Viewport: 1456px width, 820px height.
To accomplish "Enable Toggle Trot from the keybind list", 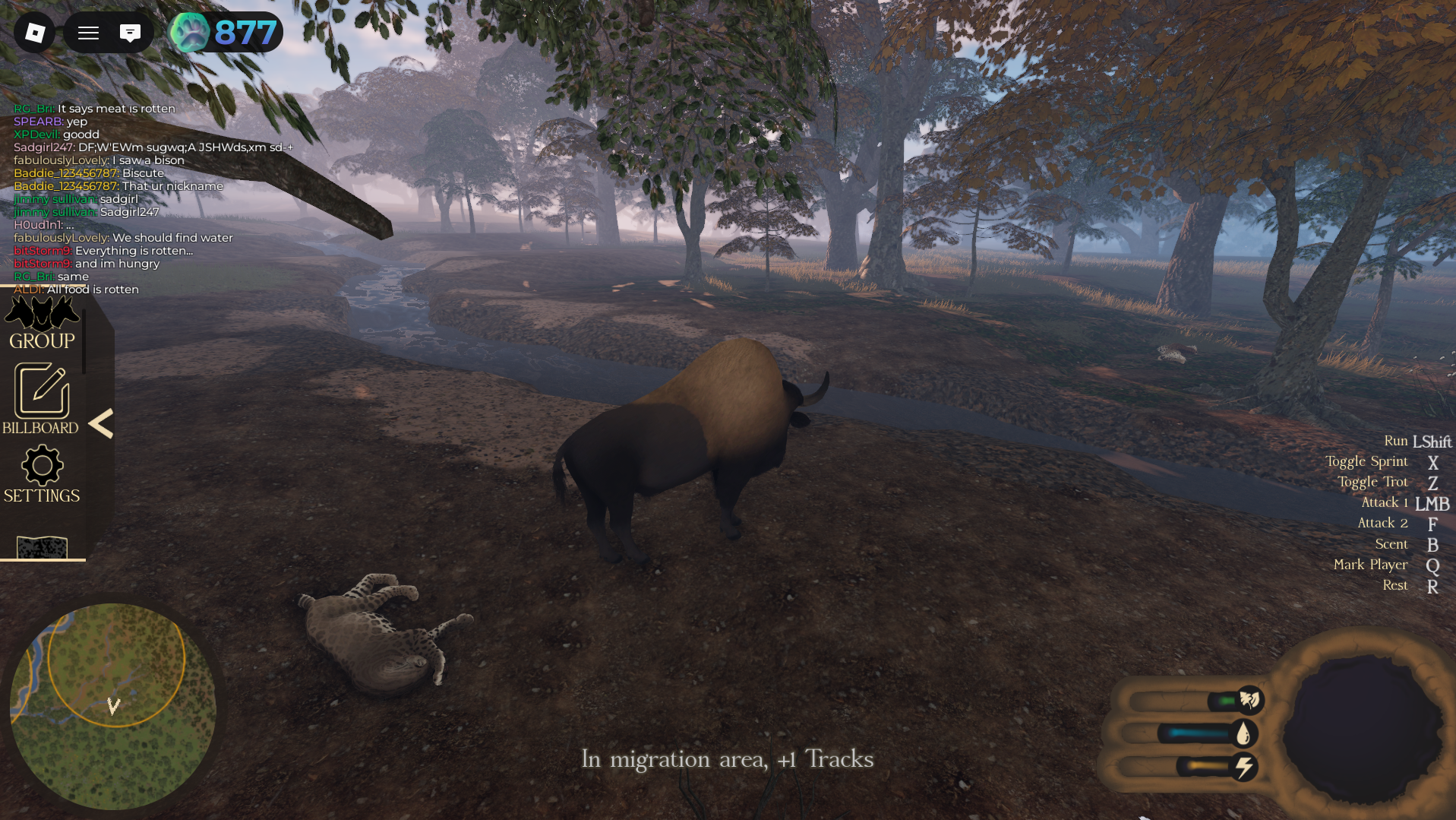I will (x=1372, y=481).
